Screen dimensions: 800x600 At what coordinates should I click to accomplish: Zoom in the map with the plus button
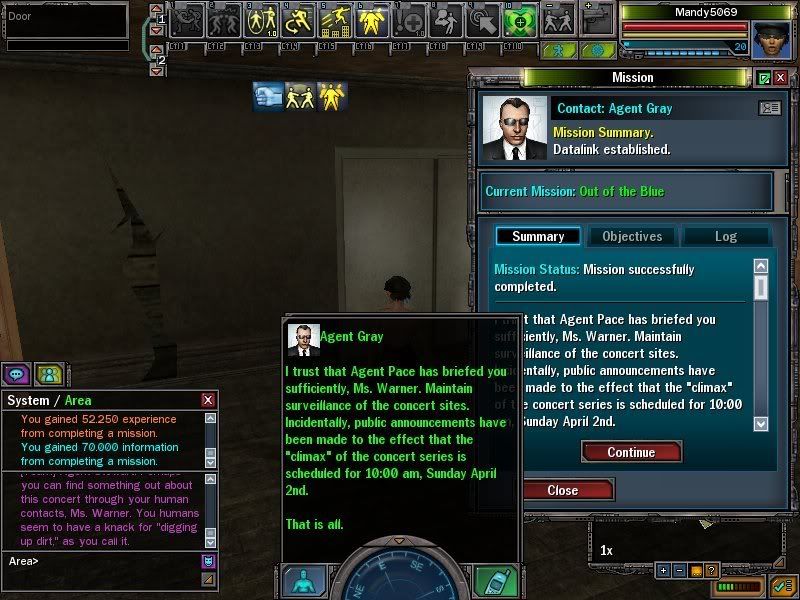pos(663,570)
